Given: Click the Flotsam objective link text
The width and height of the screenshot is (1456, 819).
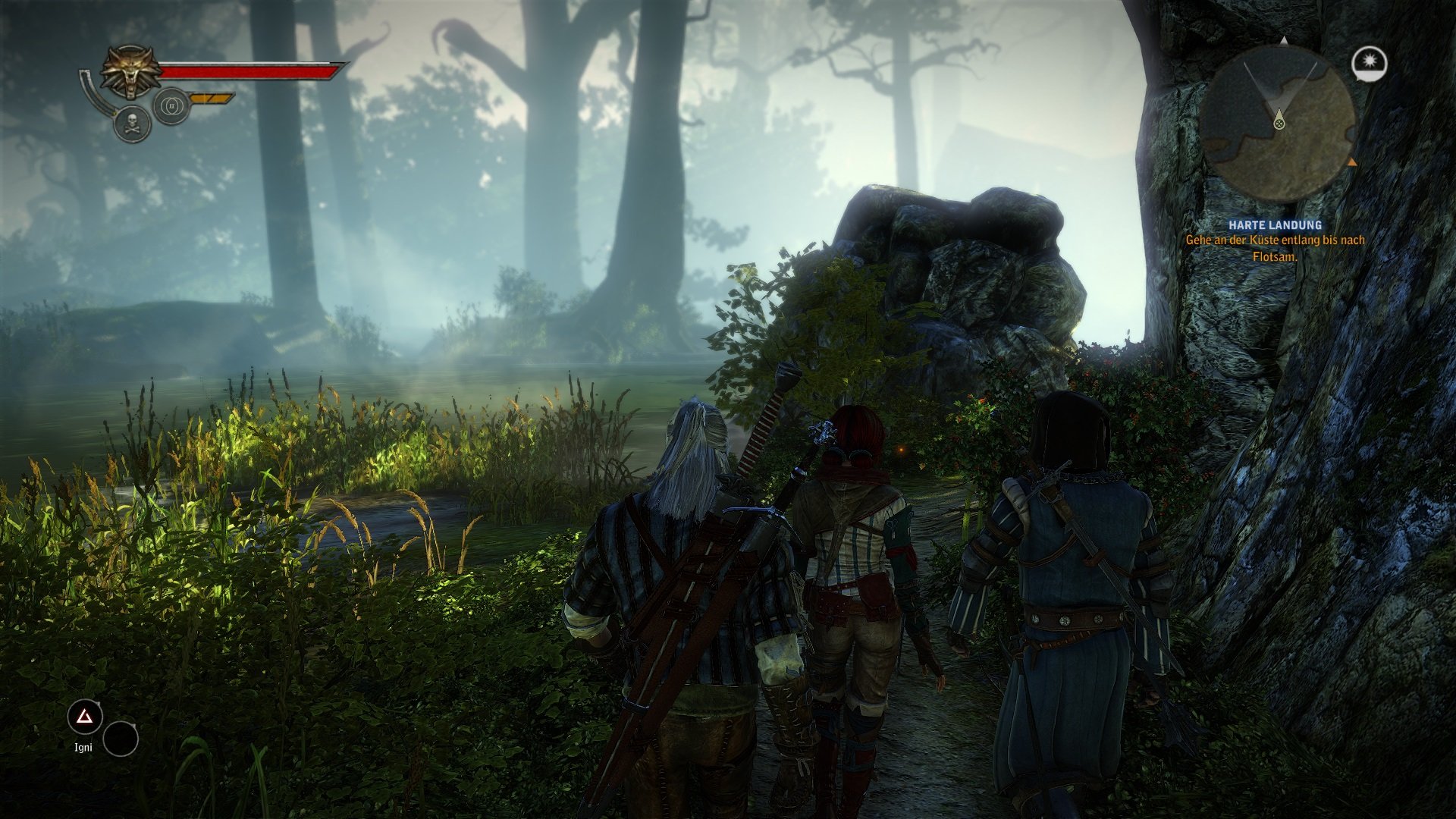Looking at the screenshot, I should [x=1276, y=258].
